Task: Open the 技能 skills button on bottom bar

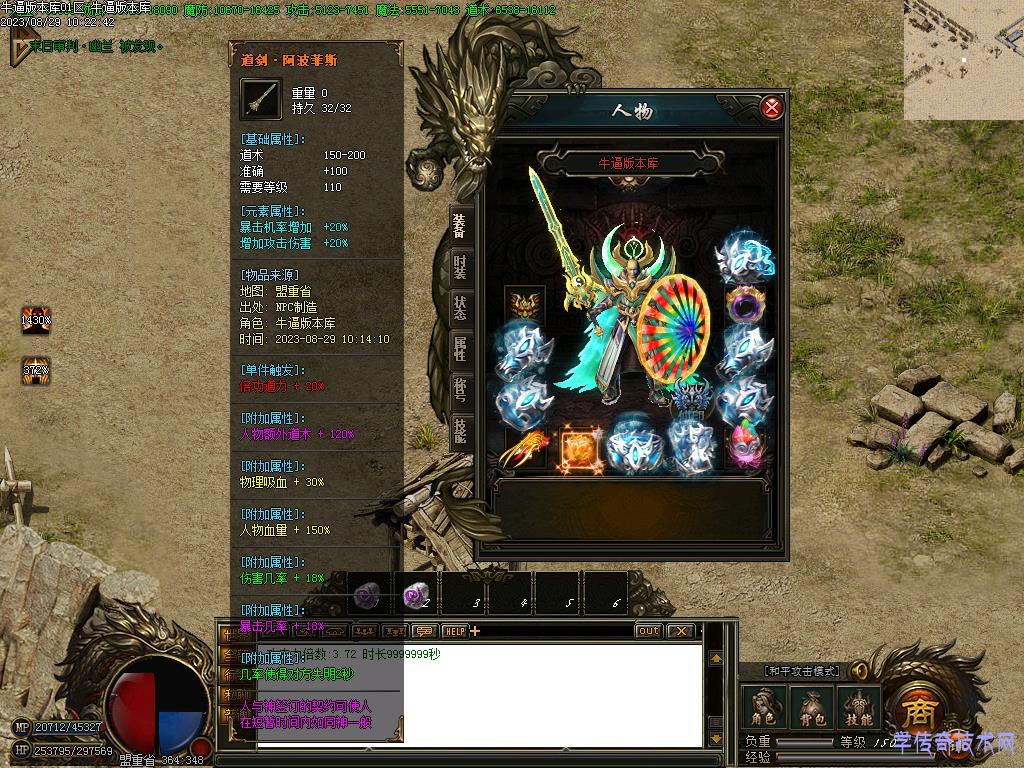Action: click(x=858, y=708)
